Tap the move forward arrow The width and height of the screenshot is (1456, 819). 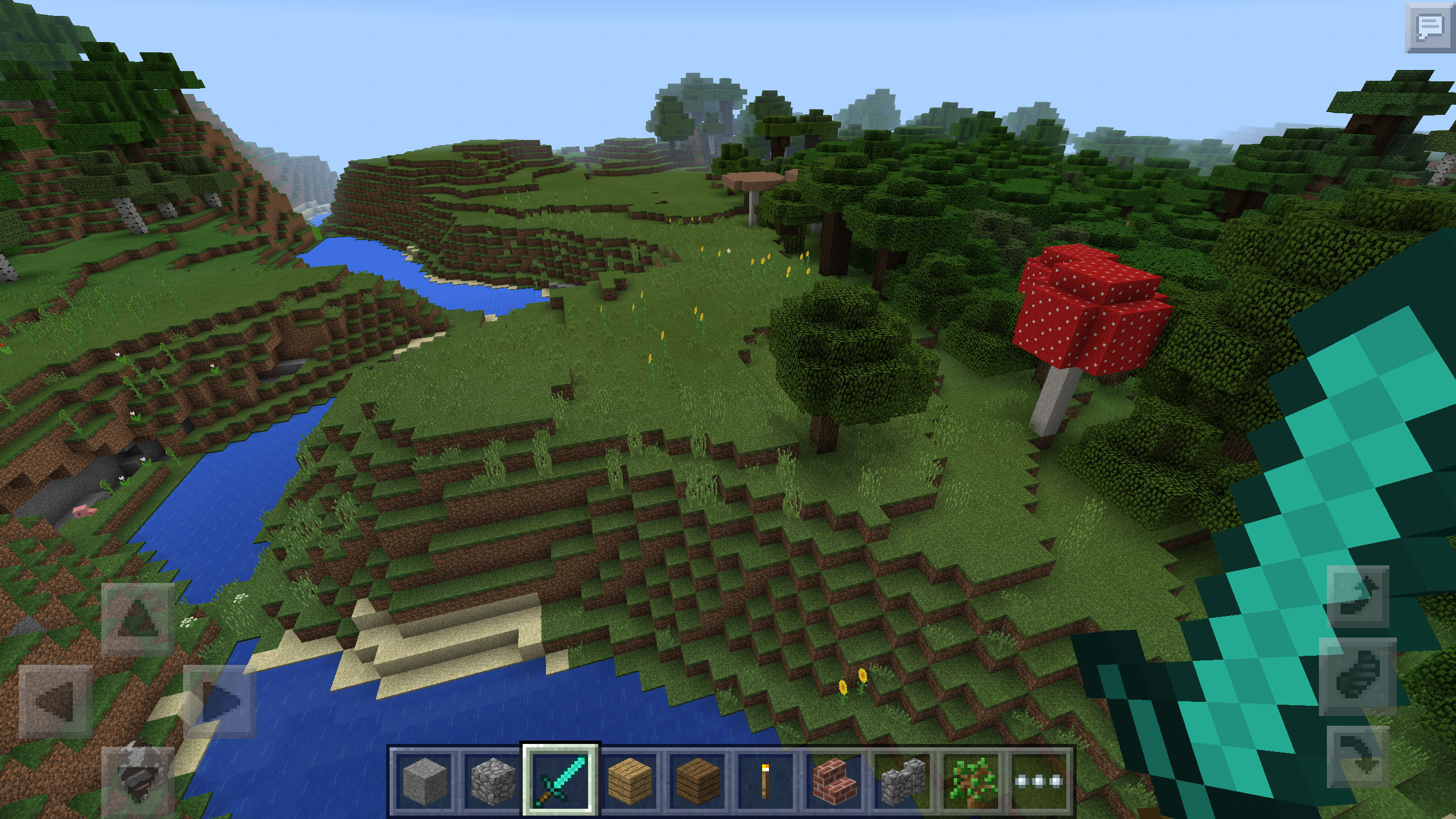tap(138, 619)
